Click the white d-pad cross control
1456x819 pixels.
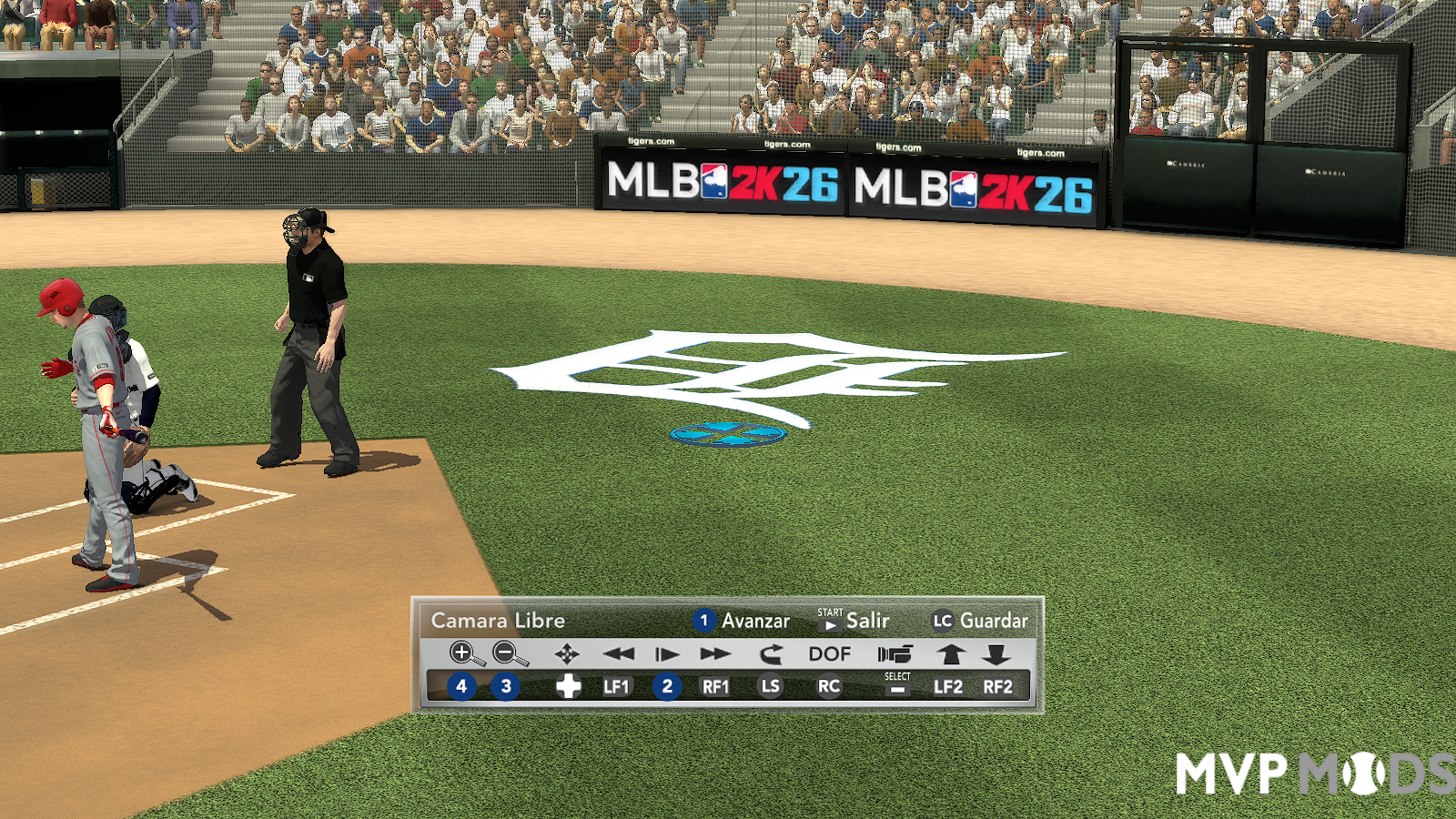(x=567, y=687)
